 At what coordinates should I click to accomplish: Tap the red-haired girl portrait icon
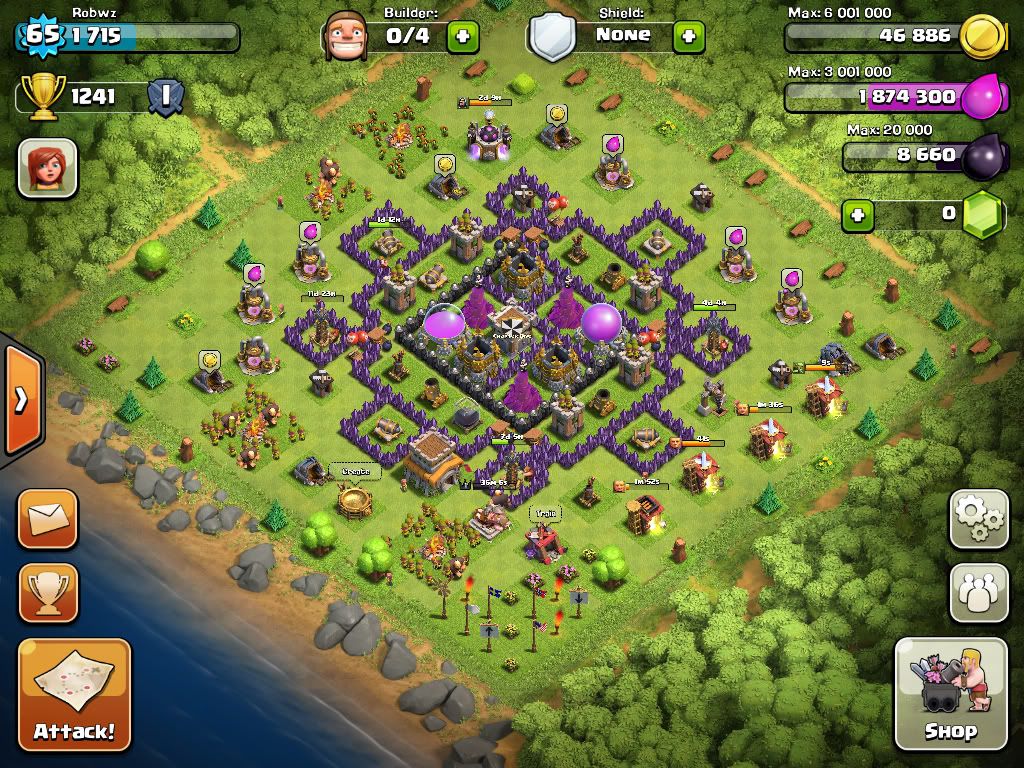coord(47,167)
